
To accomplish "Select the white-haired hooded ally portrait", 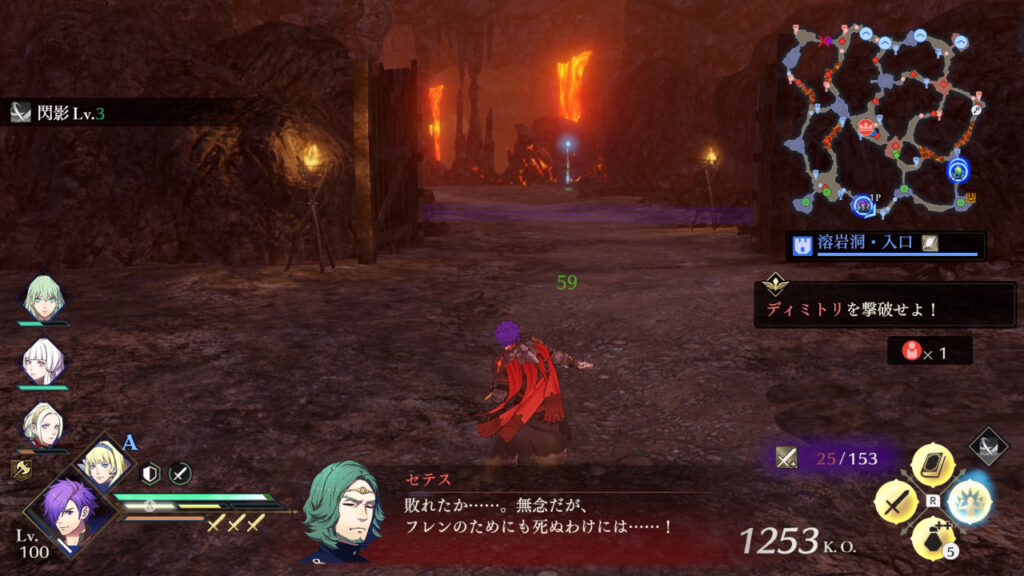I will [x=42, y=360].
